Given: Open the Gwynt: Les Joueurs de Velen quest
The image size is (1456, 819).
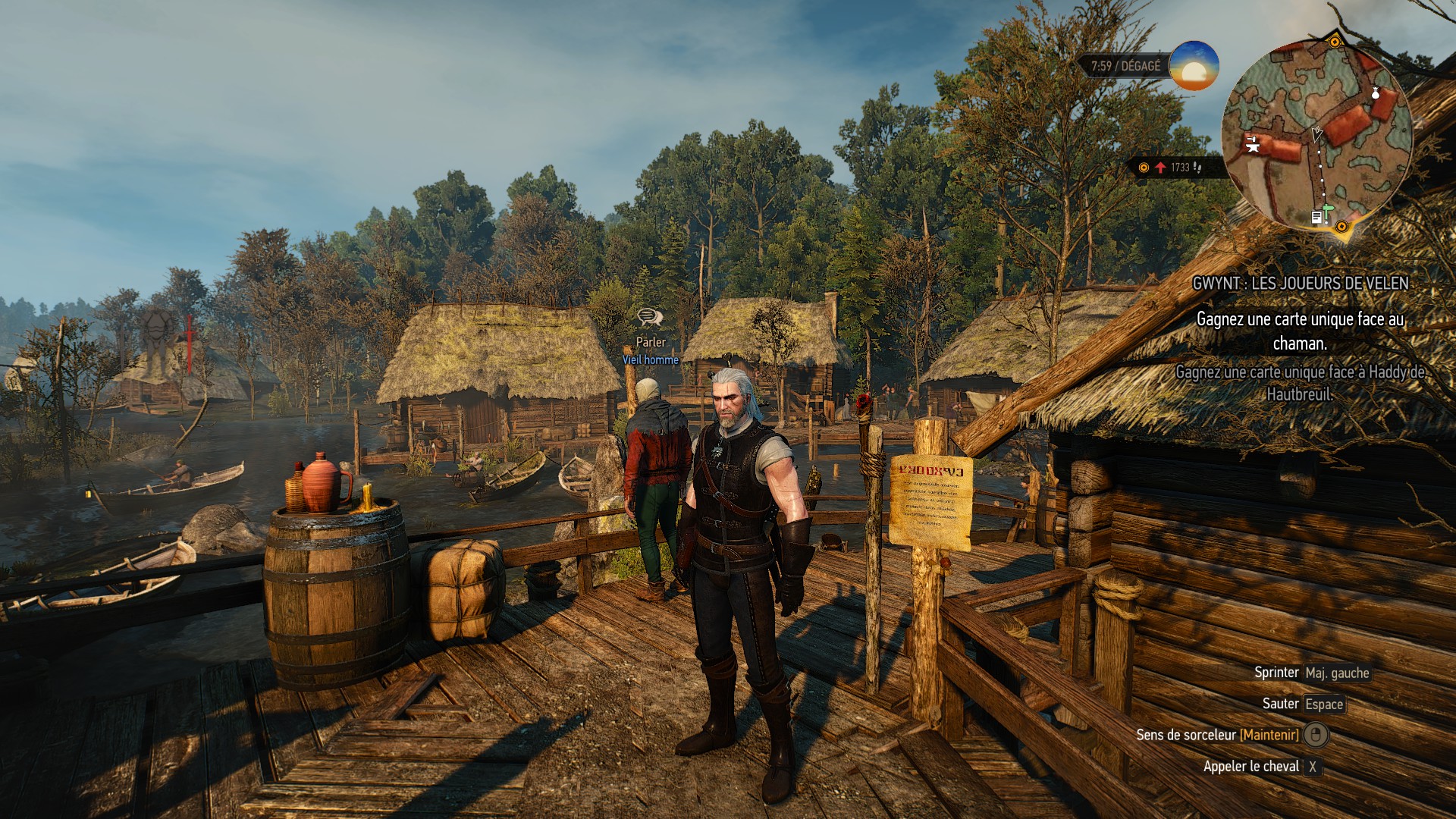Looking at the screenshot, I should [x=1300, y=284].
